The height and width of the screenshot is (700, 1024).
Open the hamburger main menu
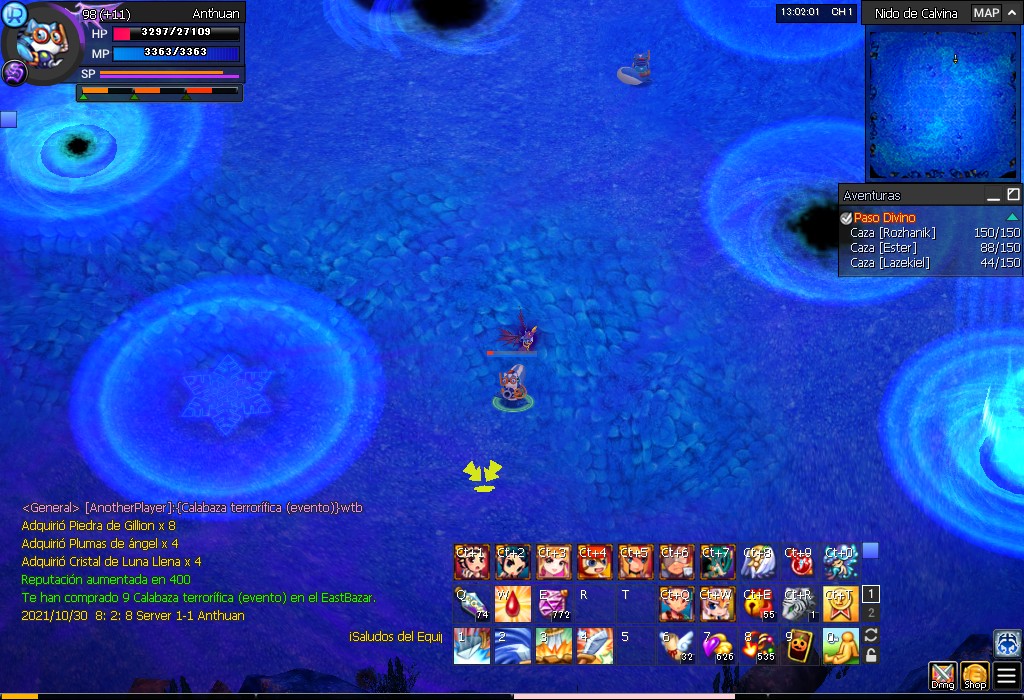pyautogui.click(x=1006, y=676)
